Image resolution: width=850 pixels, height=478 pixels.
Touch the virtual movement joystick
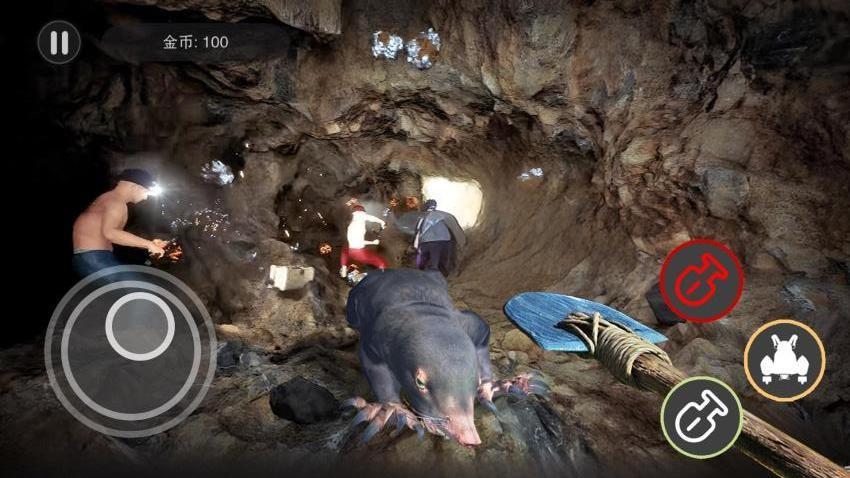pyautogui.click(x=139, y=328)
